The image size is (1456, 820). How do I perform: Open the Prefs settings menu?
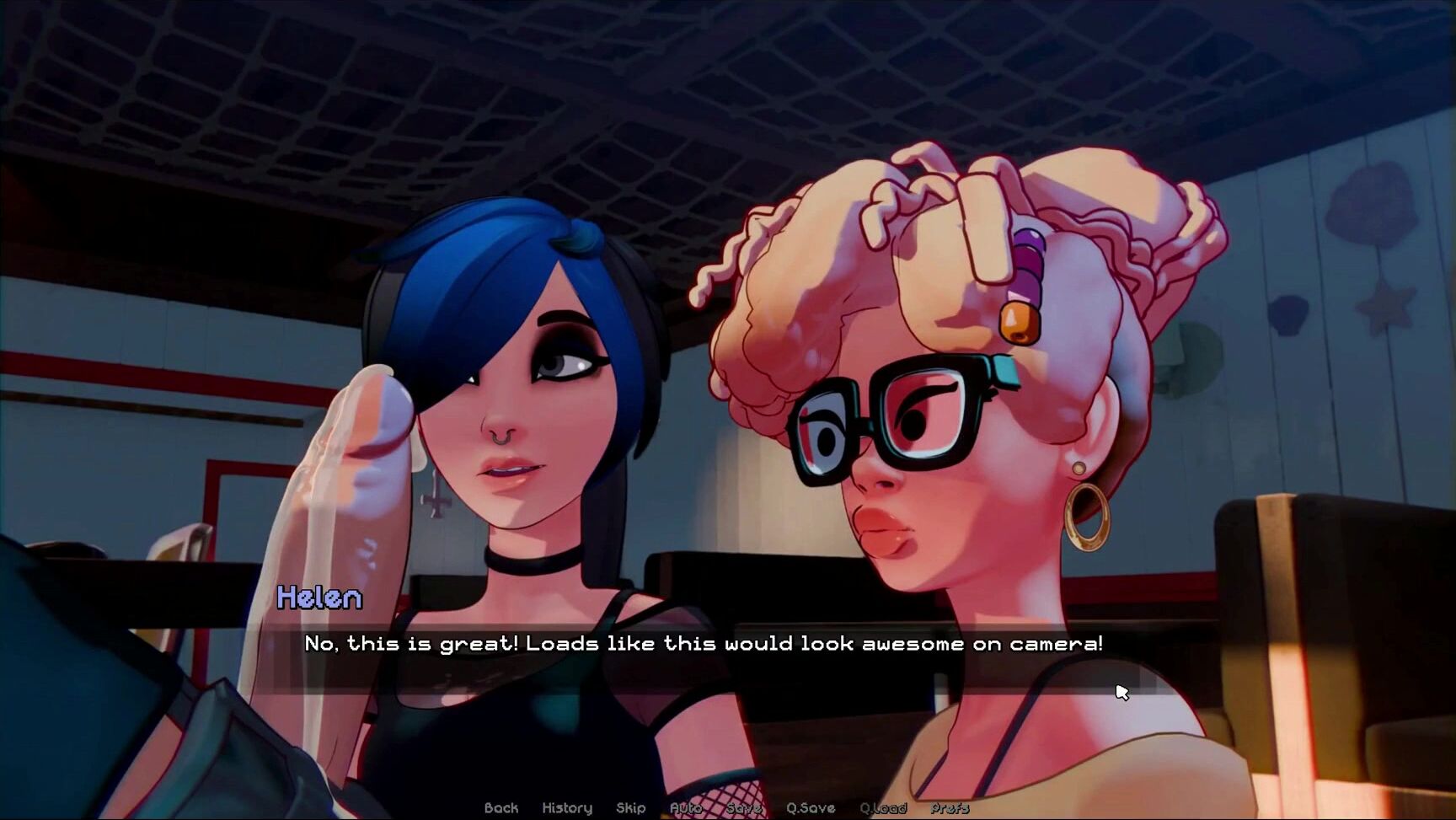point(950,808)
